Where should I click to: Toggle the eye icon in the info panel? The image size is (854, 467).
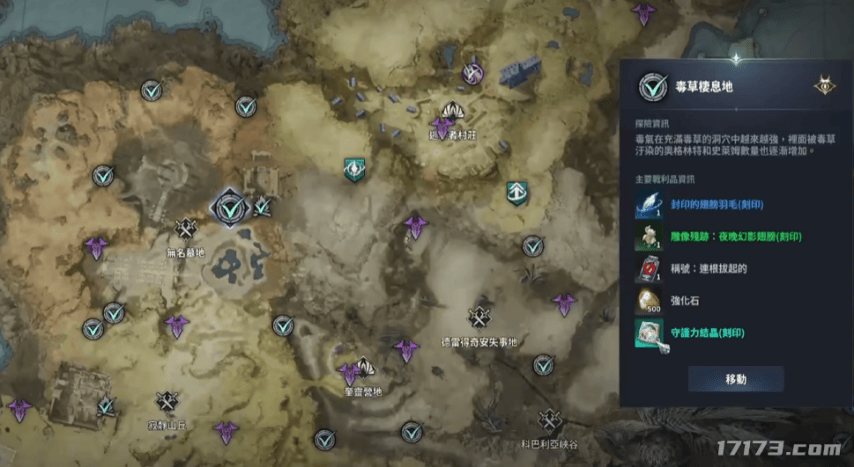(824, 86)
